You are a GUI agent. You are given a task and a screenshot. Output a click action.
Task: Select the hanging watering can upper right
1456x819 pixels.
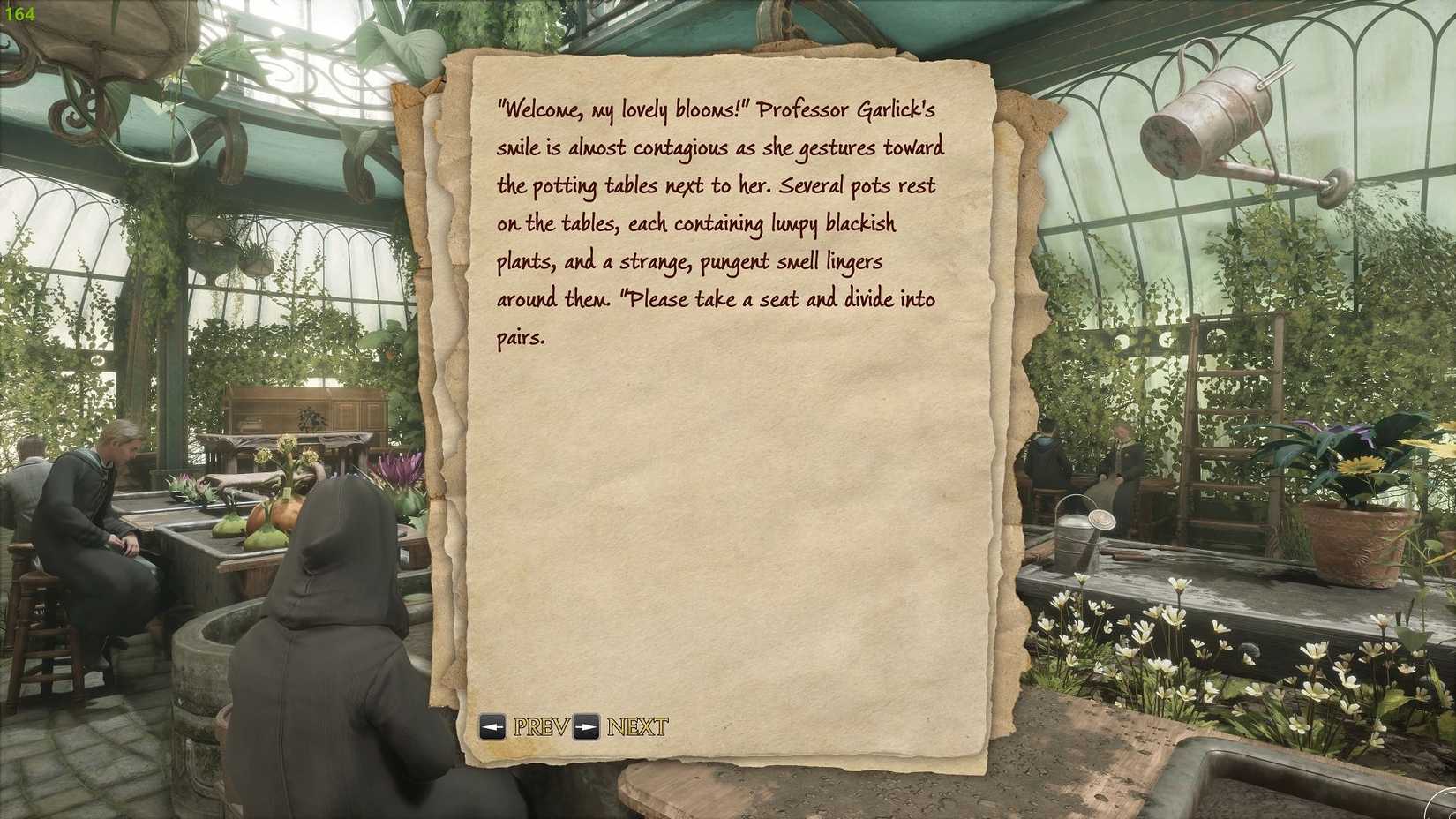point(1218,106)
